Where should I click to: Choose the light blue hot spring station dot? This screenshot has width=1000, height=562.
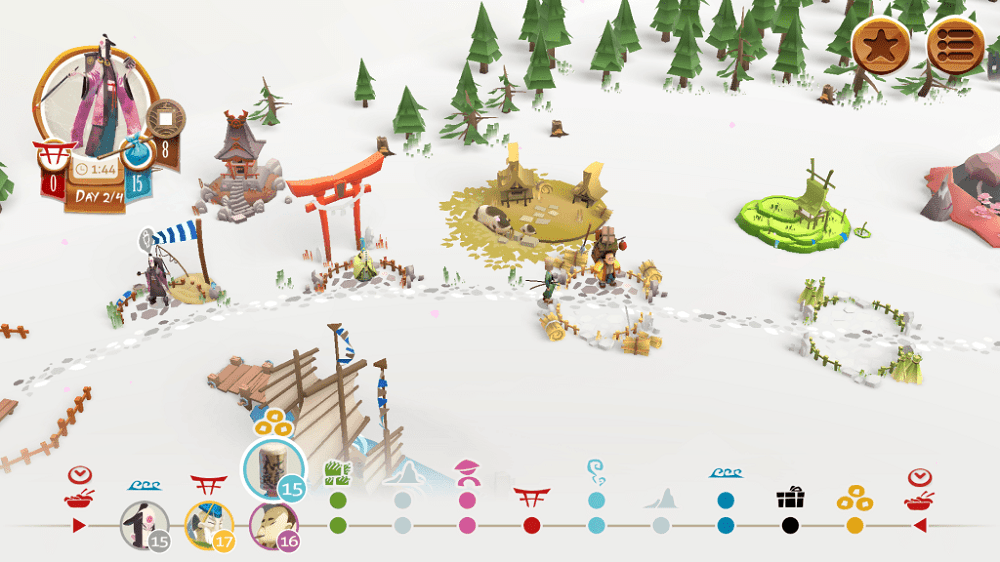tap(596, 525)
